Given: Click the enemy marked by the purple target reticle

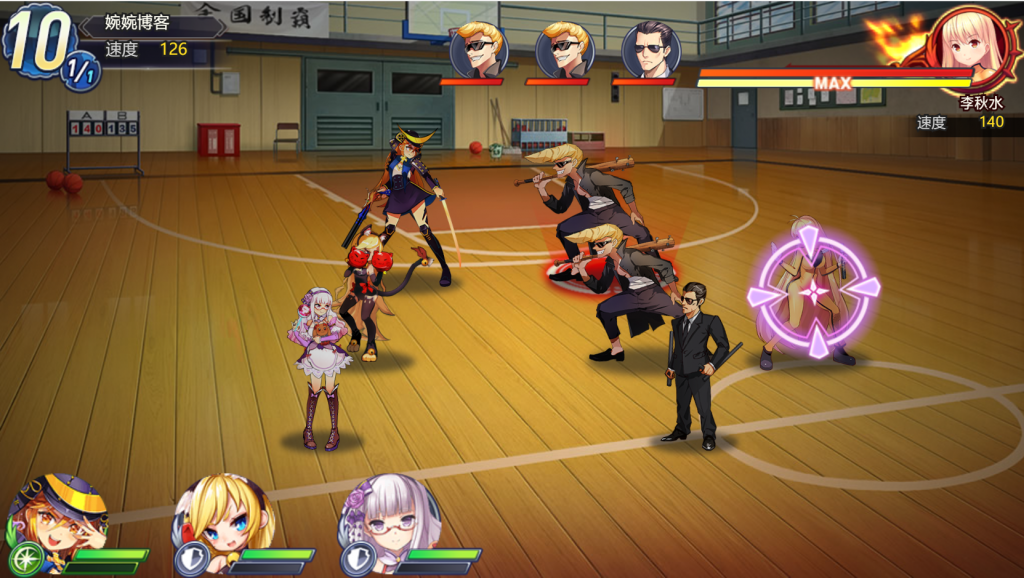Looking at the screenshot, I should point(813,291).
